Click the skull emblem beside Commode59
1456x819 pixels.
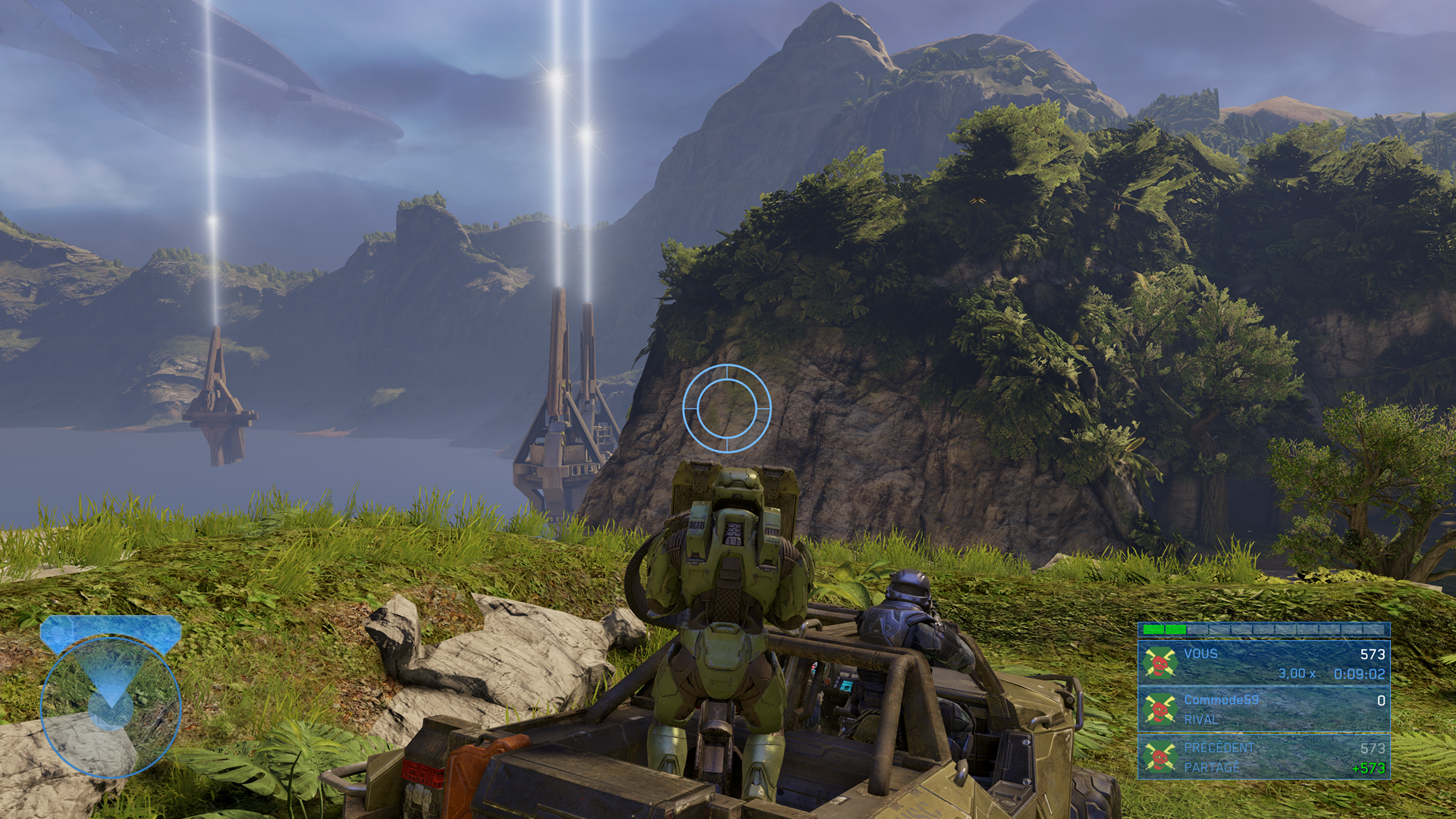1159,710
